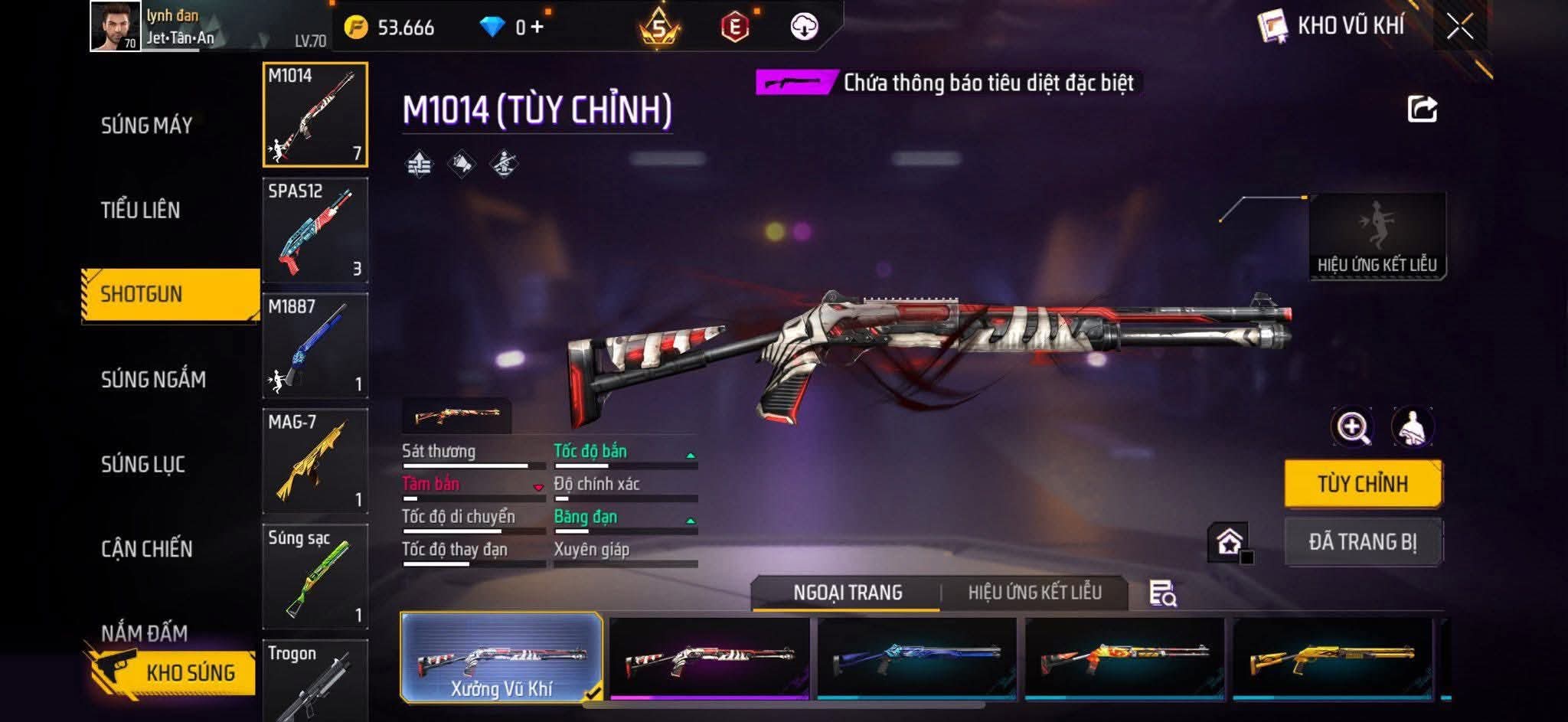Share the weapon using the share icon
Viewport: 1568px width, 722px height.
(1422, 109)
